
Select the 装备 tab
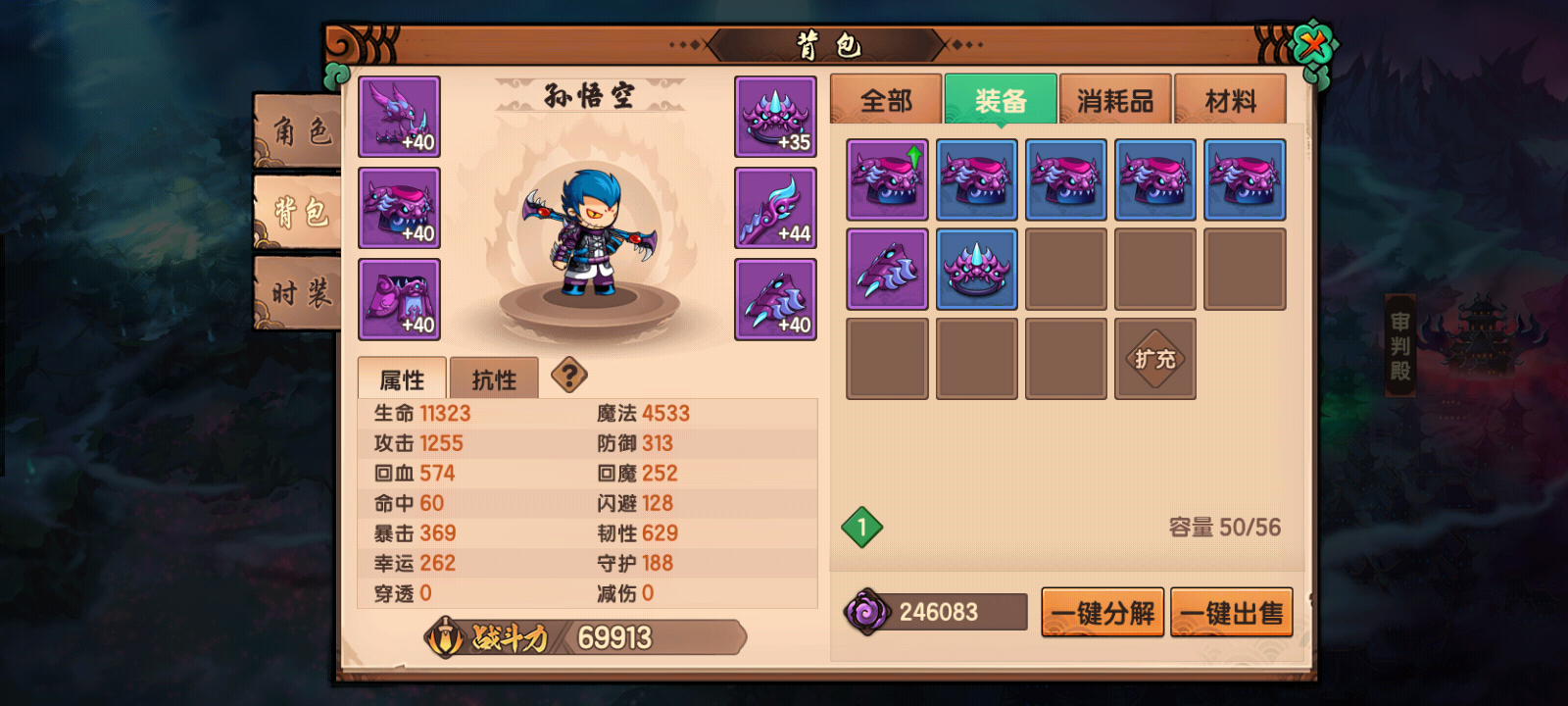pyautogui.click(x=1001, y=100)
